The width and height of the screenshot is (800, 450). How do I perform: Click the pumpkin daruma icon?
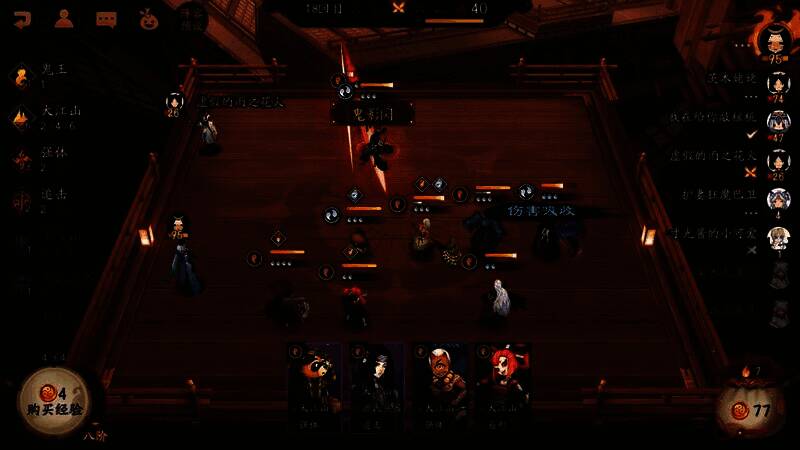click(149, 18)
